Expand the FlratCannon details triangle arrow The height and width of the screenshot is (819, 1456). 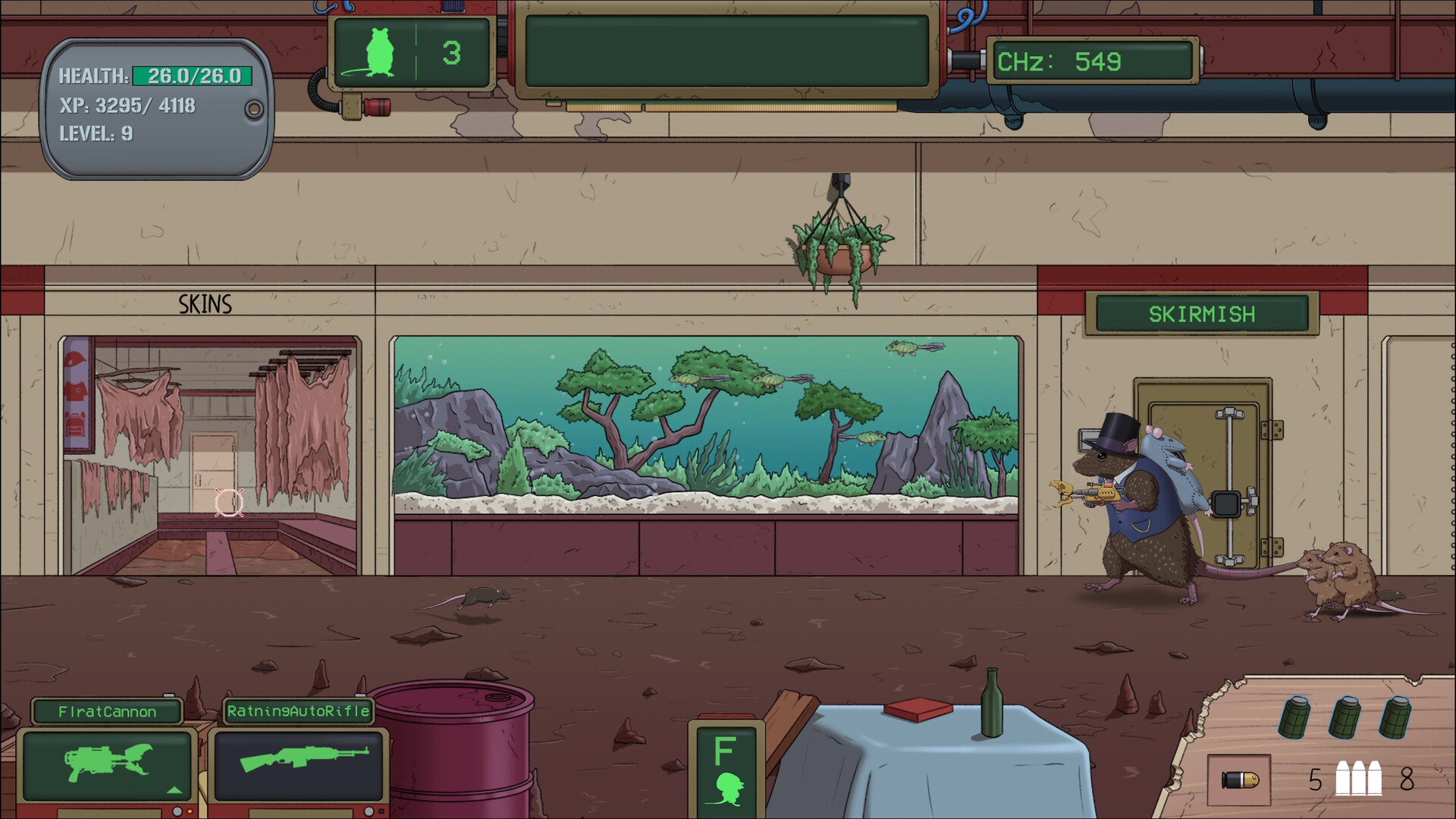174,789
